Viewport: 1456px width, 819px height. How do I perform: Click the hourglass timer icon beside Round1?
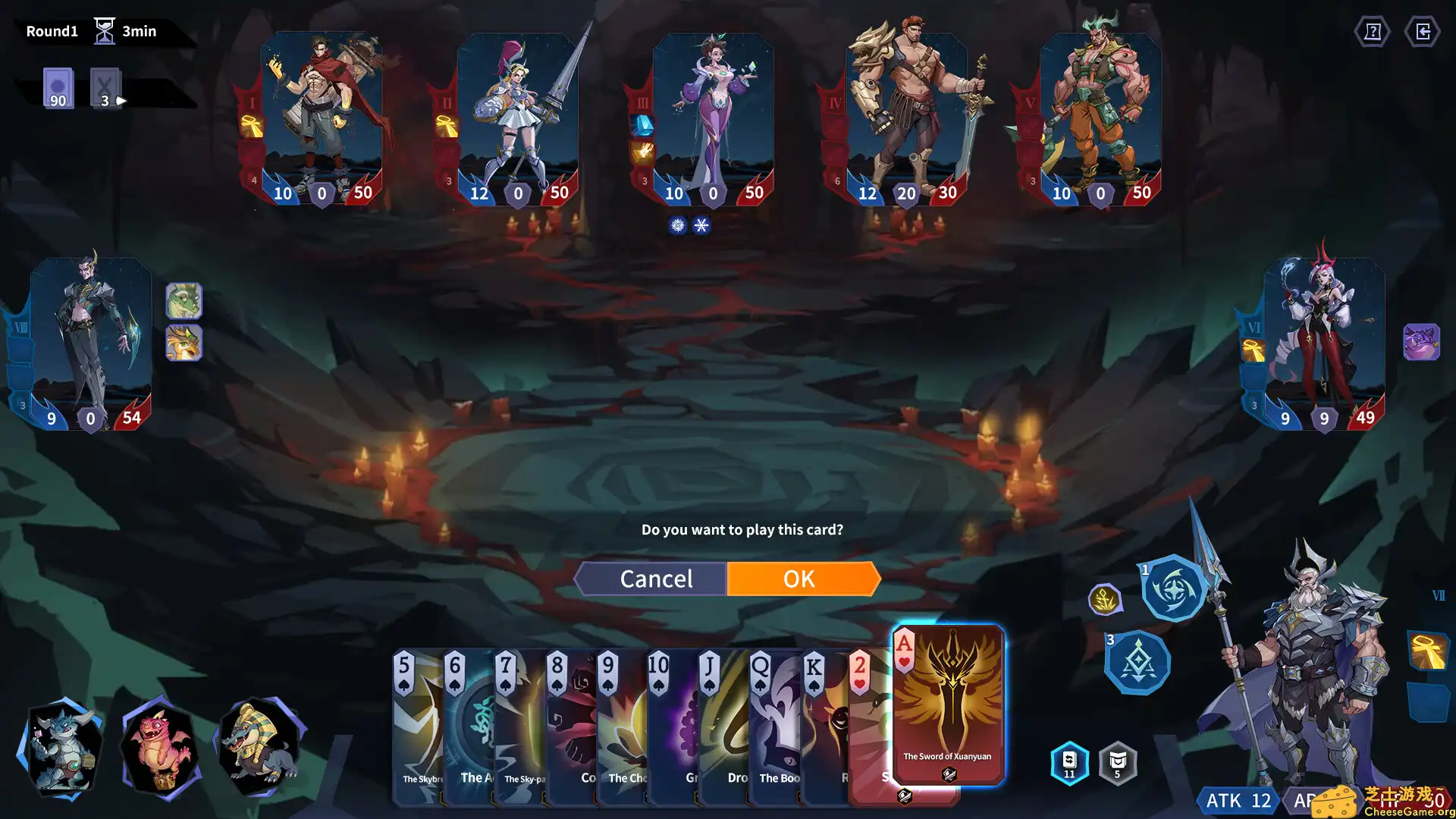click(x=103, y=28)
